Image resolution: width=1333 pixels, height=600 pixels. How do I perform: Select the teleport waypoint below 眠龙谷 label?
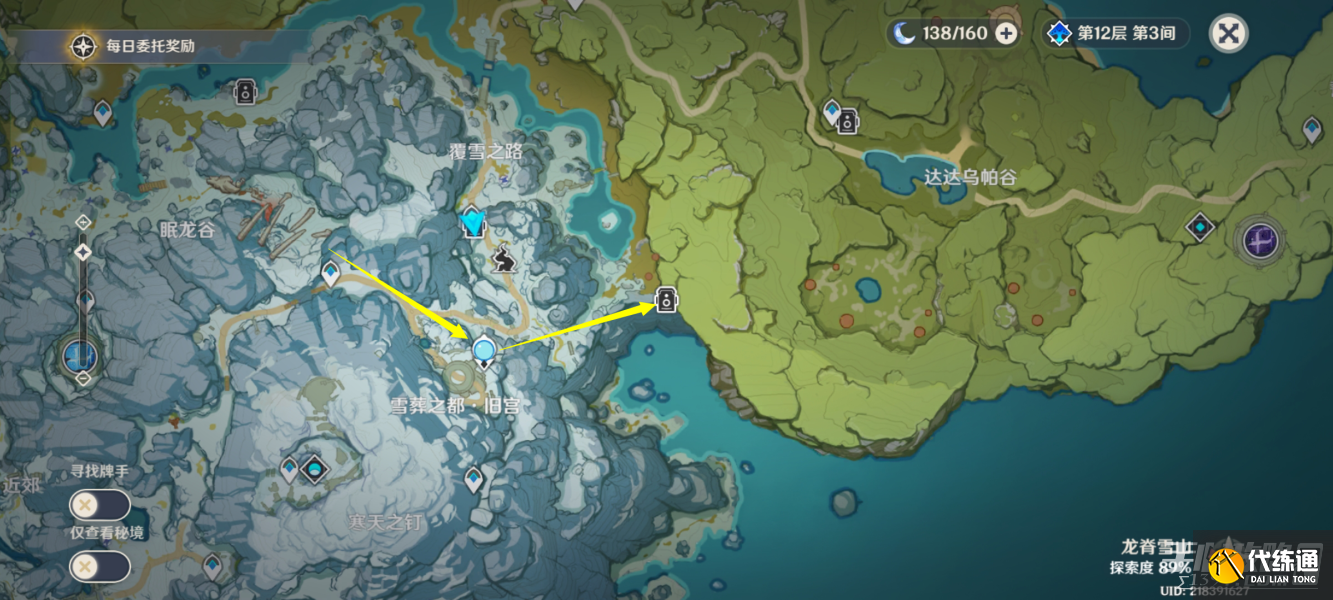coord(331,271)
